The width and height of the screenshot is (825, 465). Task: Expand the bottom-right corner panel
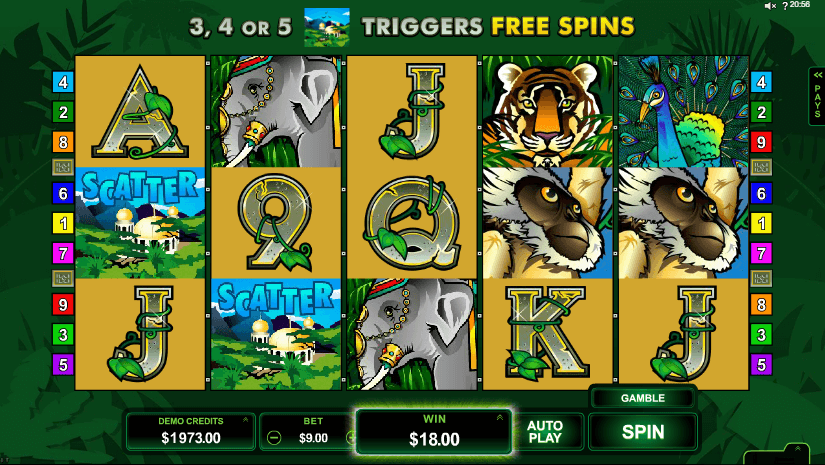[798, 452]
